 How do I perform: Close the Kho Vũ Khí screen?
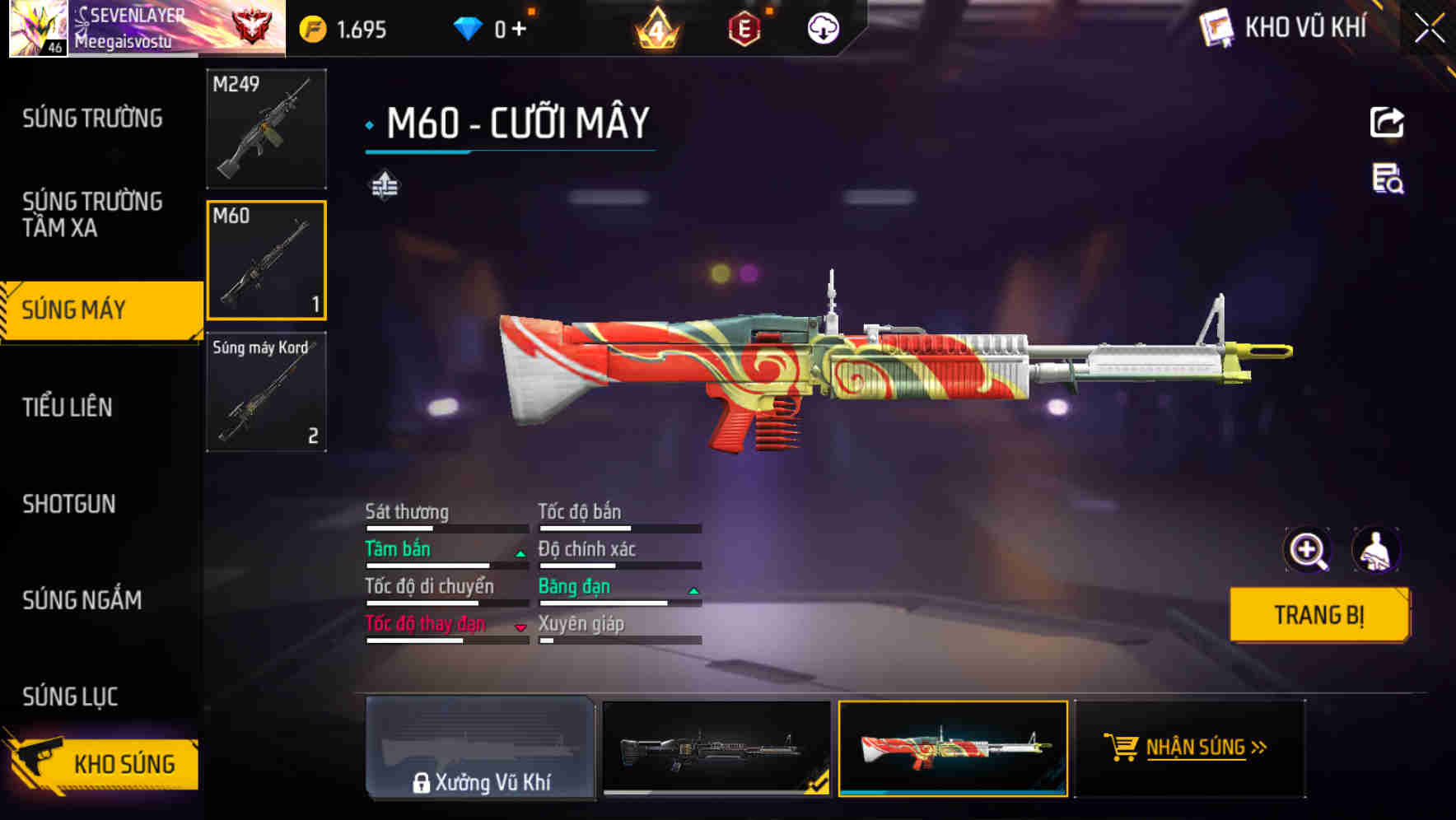(x=1429, y=29)
